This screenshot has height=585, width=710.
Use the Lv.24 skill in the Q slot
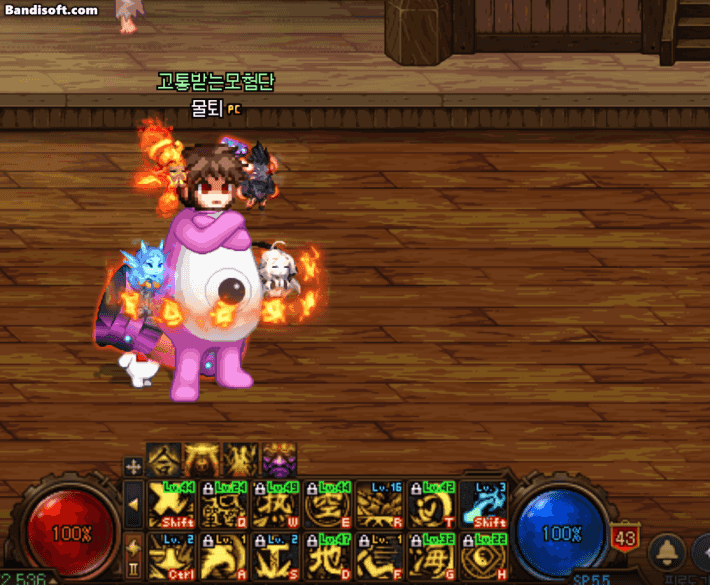[x=224, y=503]
